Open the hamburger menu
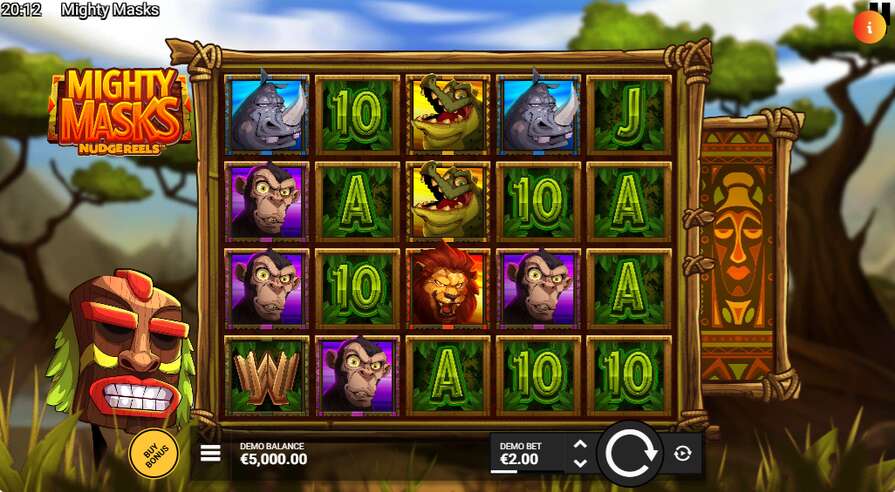The width and height of the screenshot is (895, 492). click(210, 453)
